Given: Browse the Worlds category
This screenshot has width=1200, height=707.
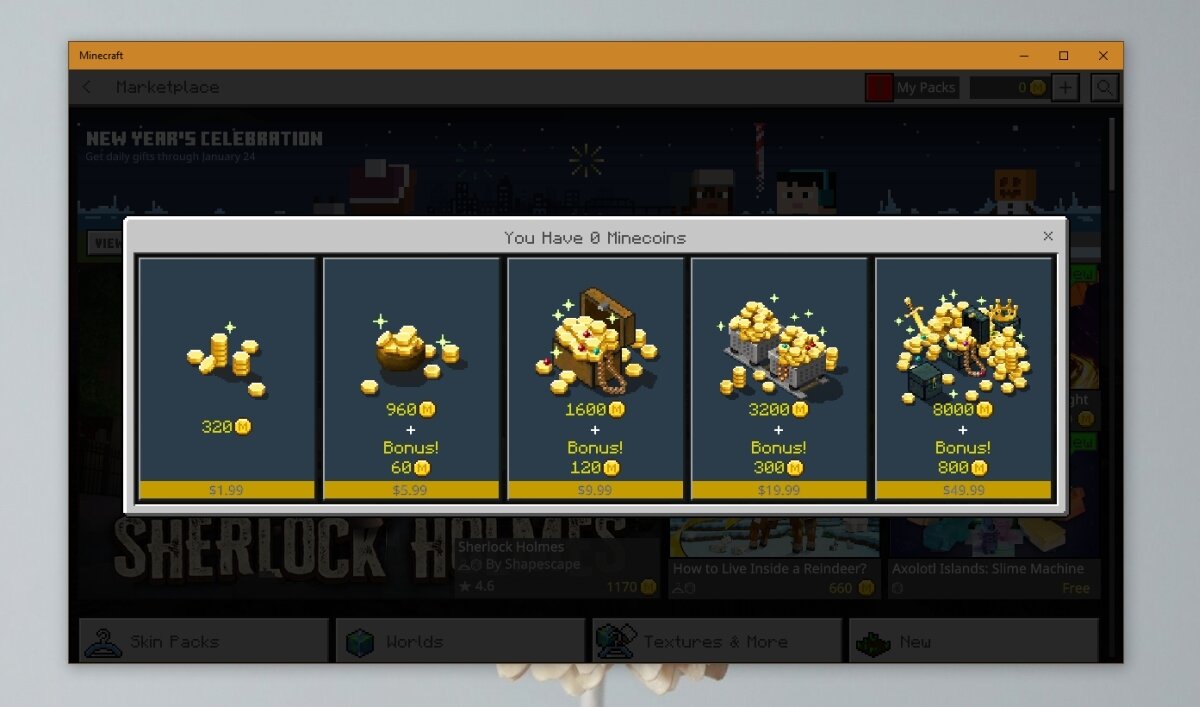Looking at the screenshot, I should [460, 641].
